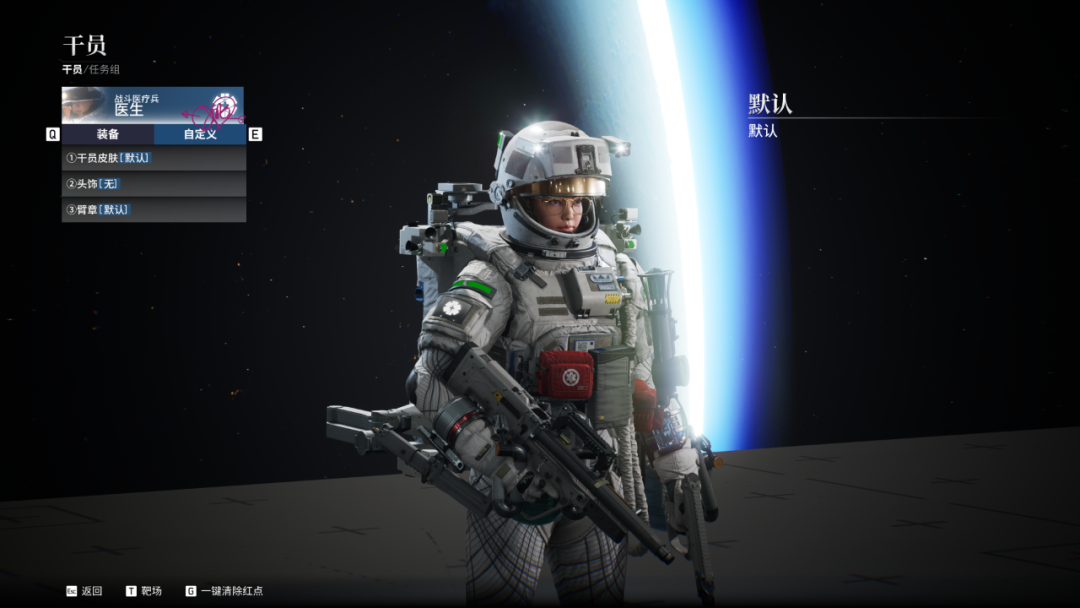Click the 返回 back button
Viewport: 1080px width, 608px height.
point(84,591)
